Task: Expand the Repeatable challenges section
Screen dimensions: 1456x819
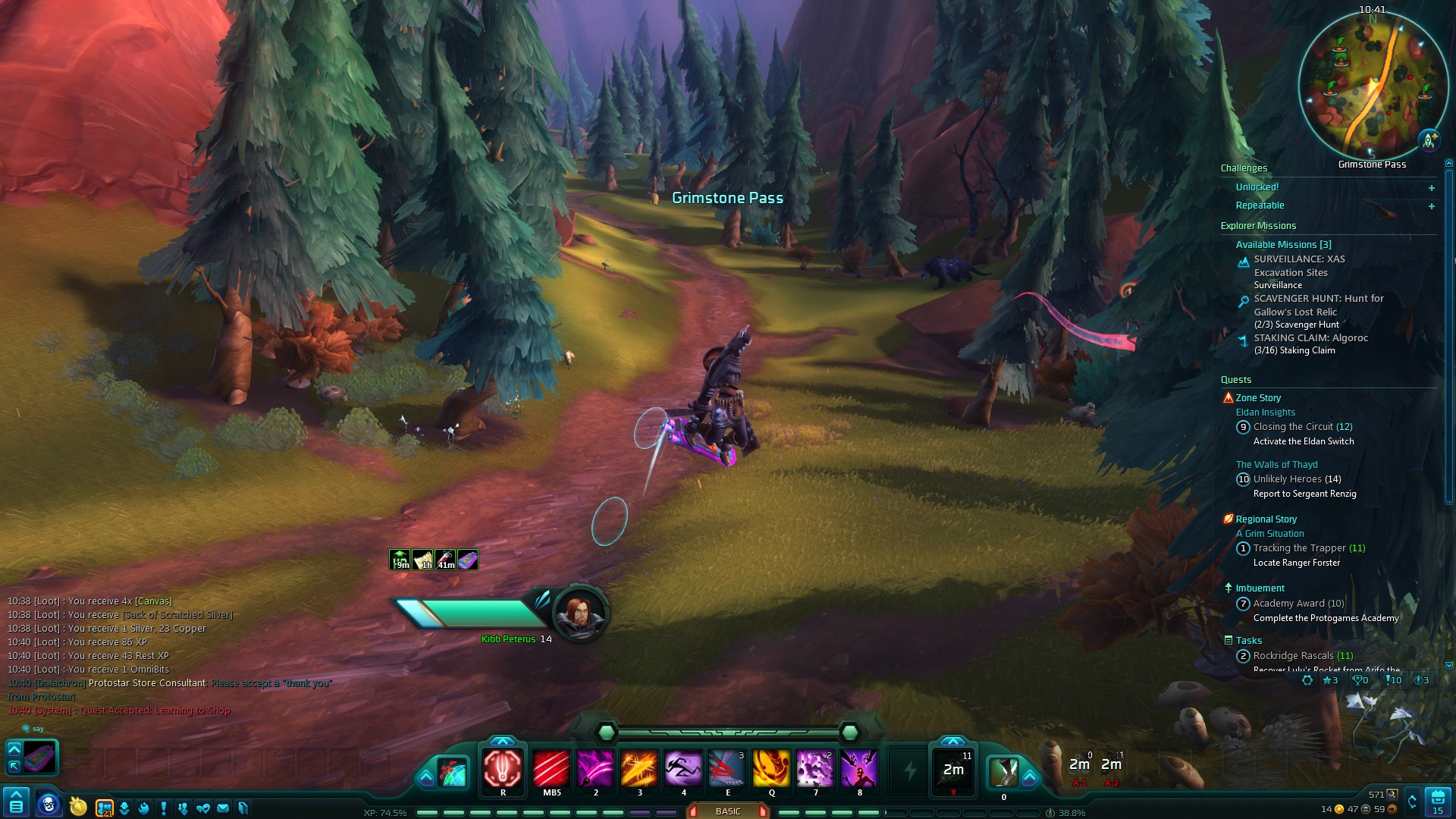Action: point(1432,206)
